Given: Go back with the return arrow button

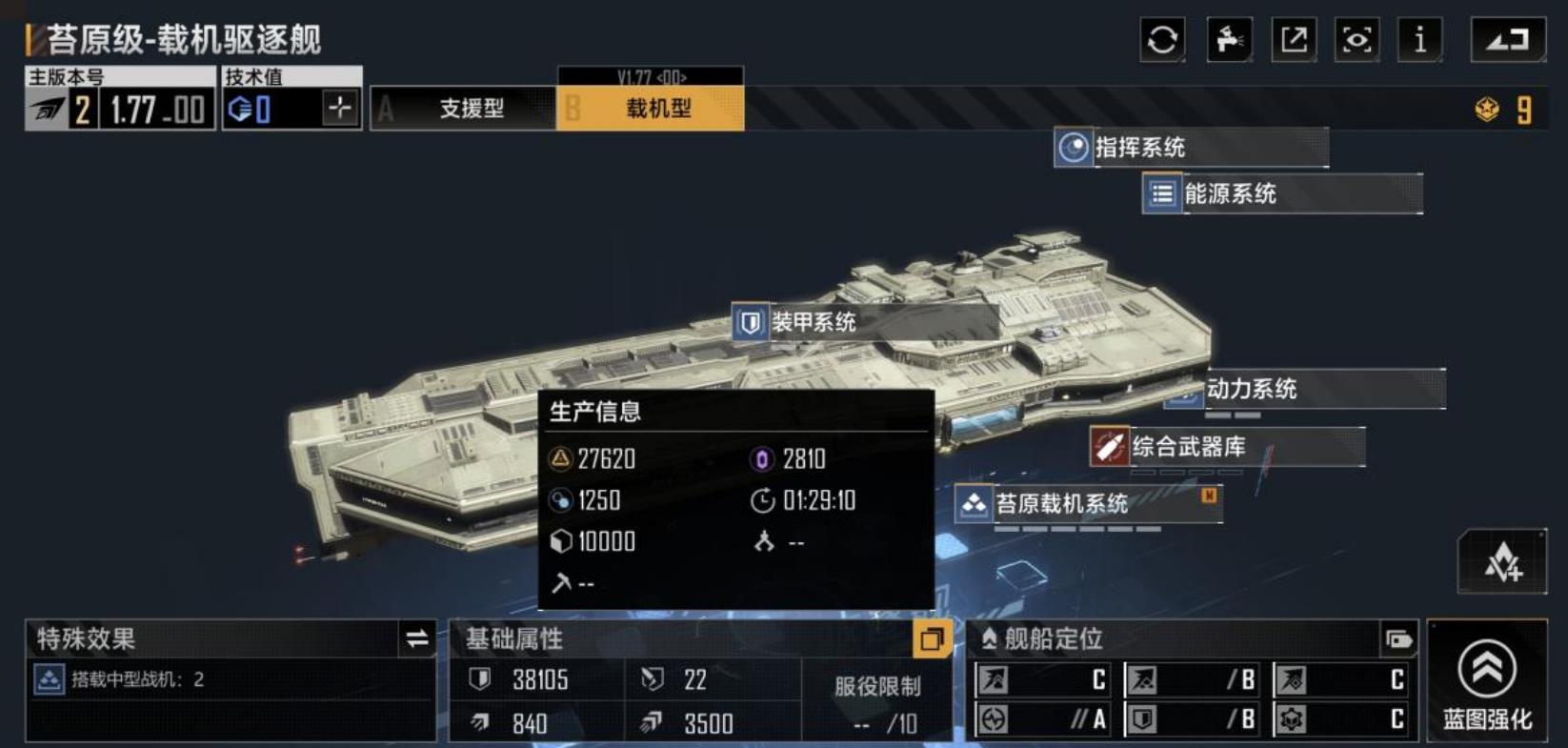Looking at the screenshot, I should (1507, 40).
